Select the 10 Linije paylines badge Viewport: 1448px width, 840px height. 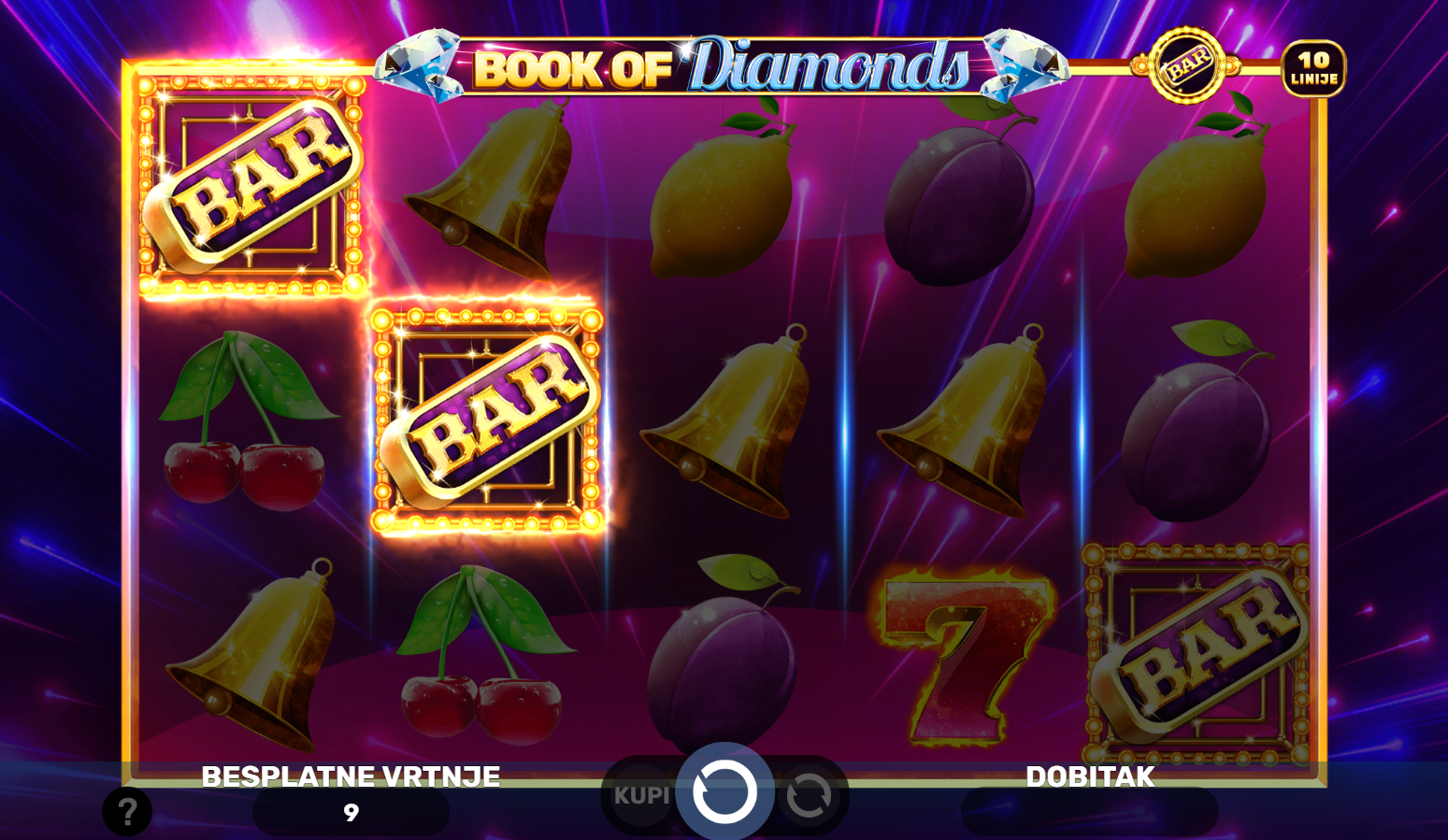tap(1313, 68)
